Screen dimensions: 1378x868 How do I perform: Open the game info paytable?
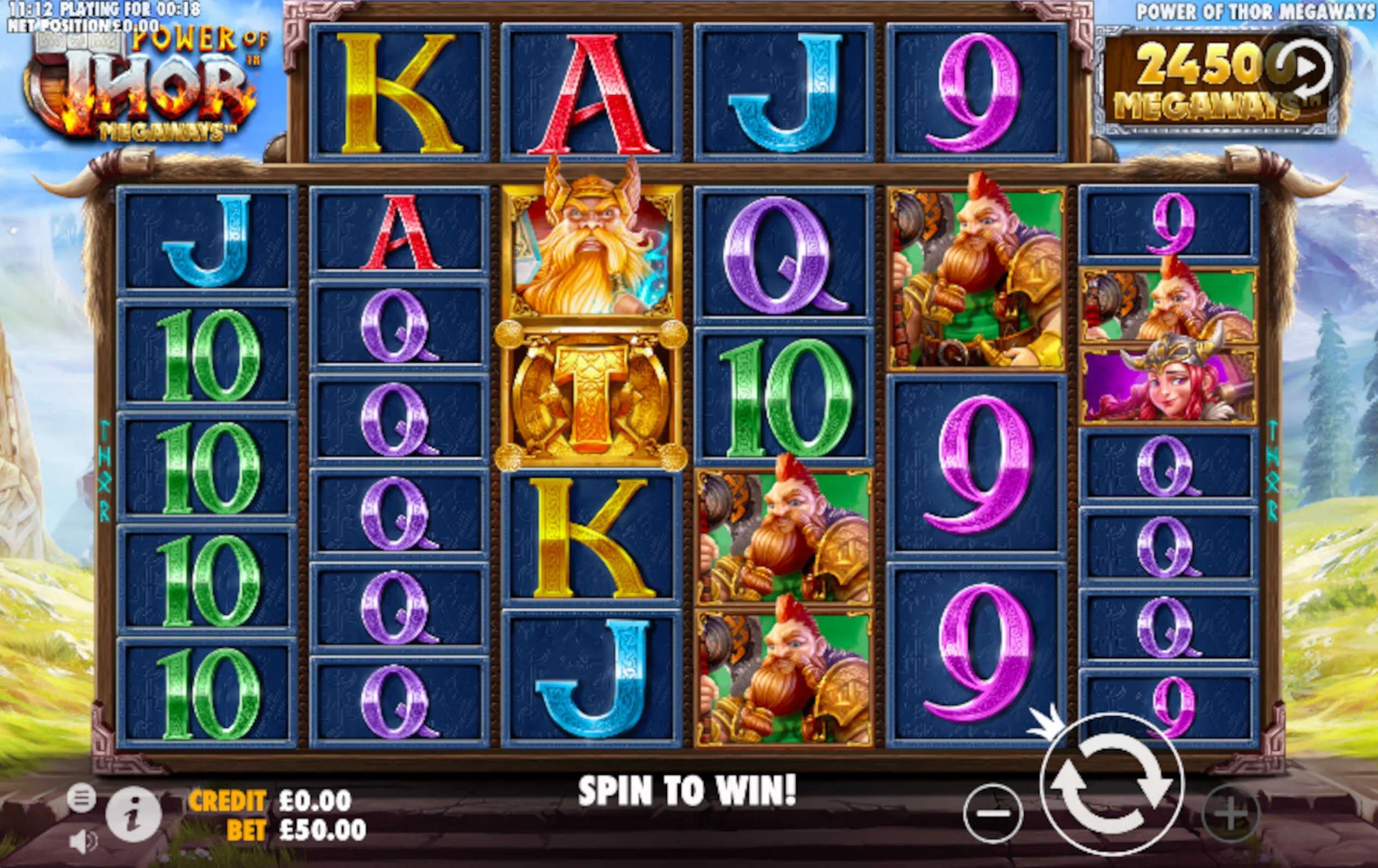133,813
